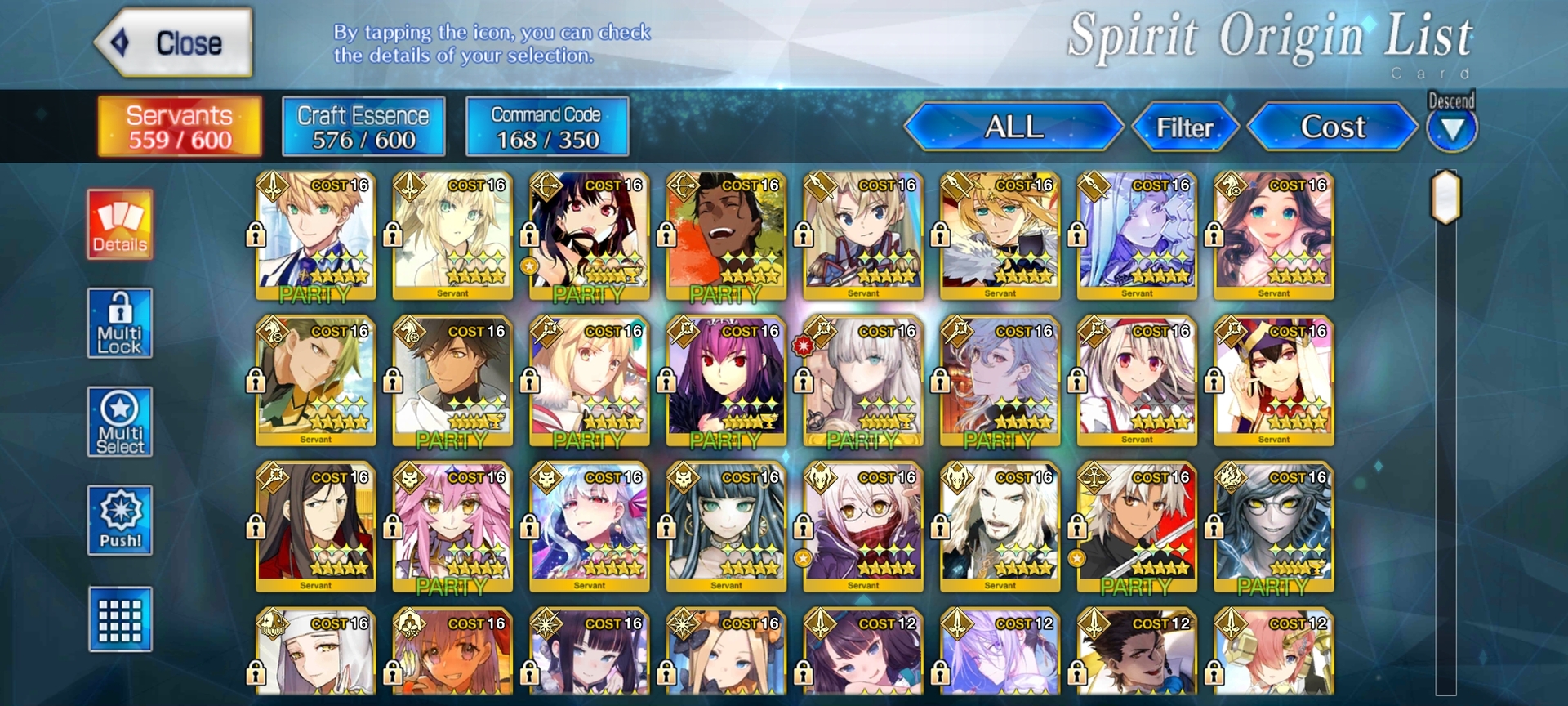
Task: Show the Command Code tab
Action: tap(546, 127)
